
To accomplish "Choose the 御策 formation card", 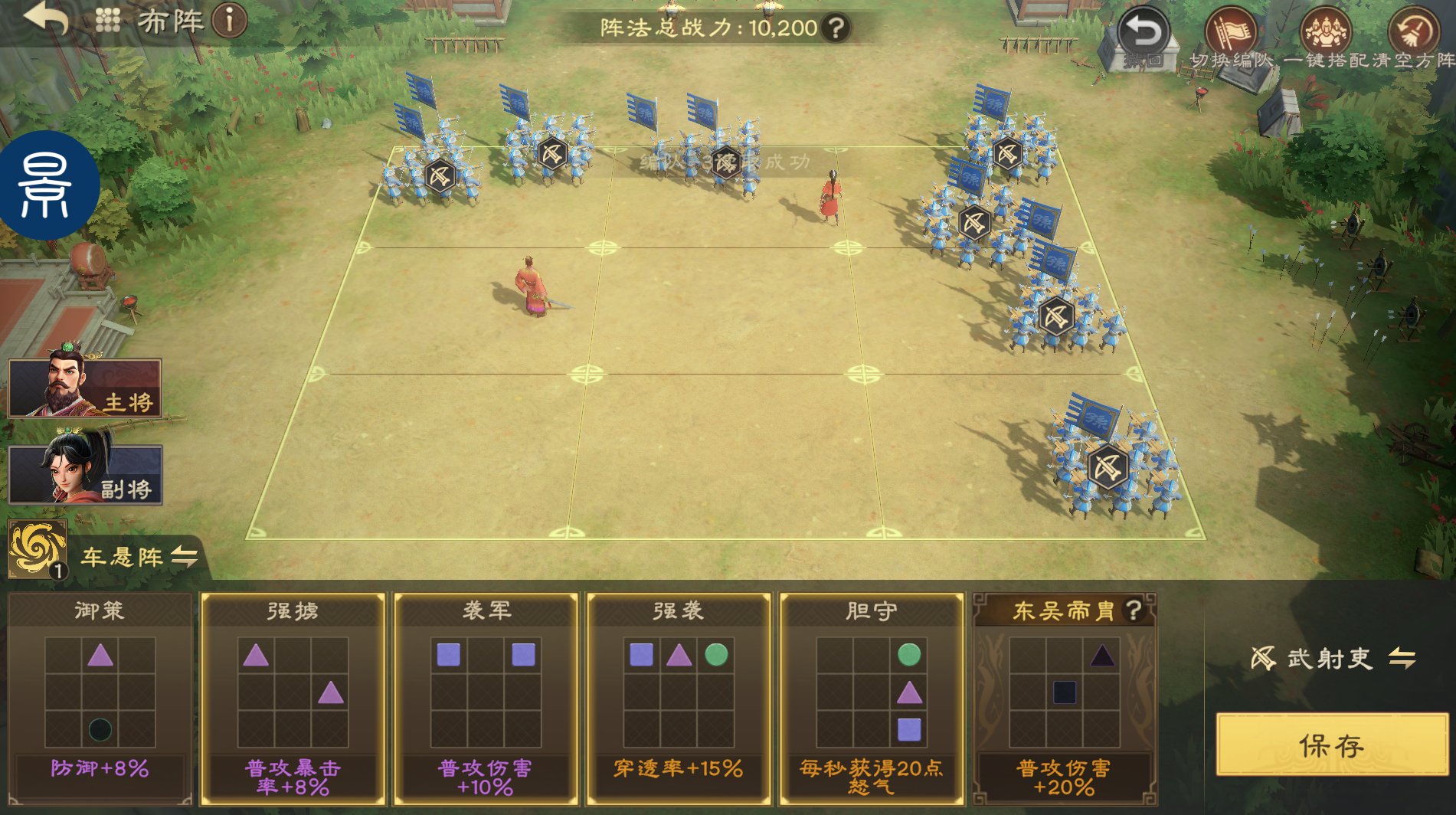I will pos(100,697).
